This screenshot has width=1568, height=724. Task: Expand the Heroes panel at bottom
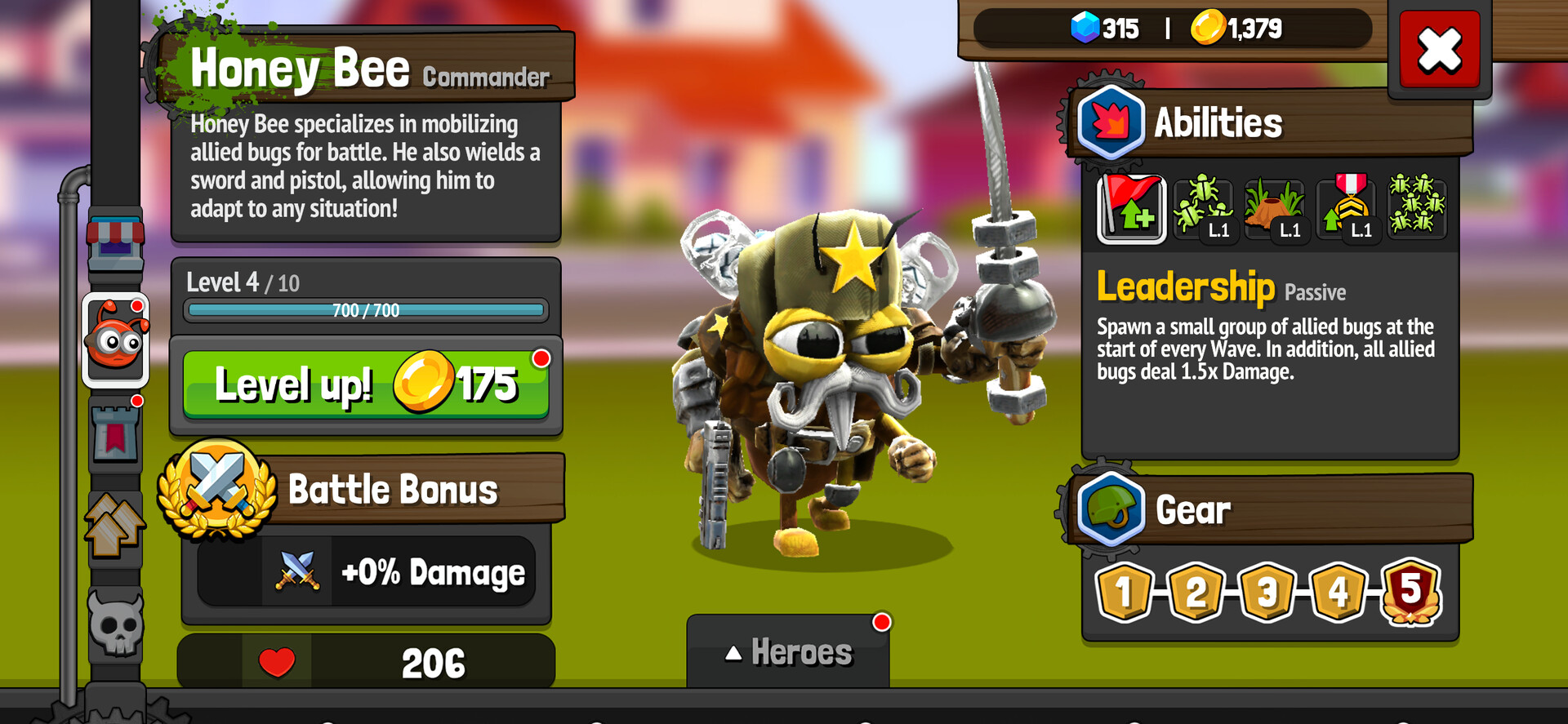[788, 652]
